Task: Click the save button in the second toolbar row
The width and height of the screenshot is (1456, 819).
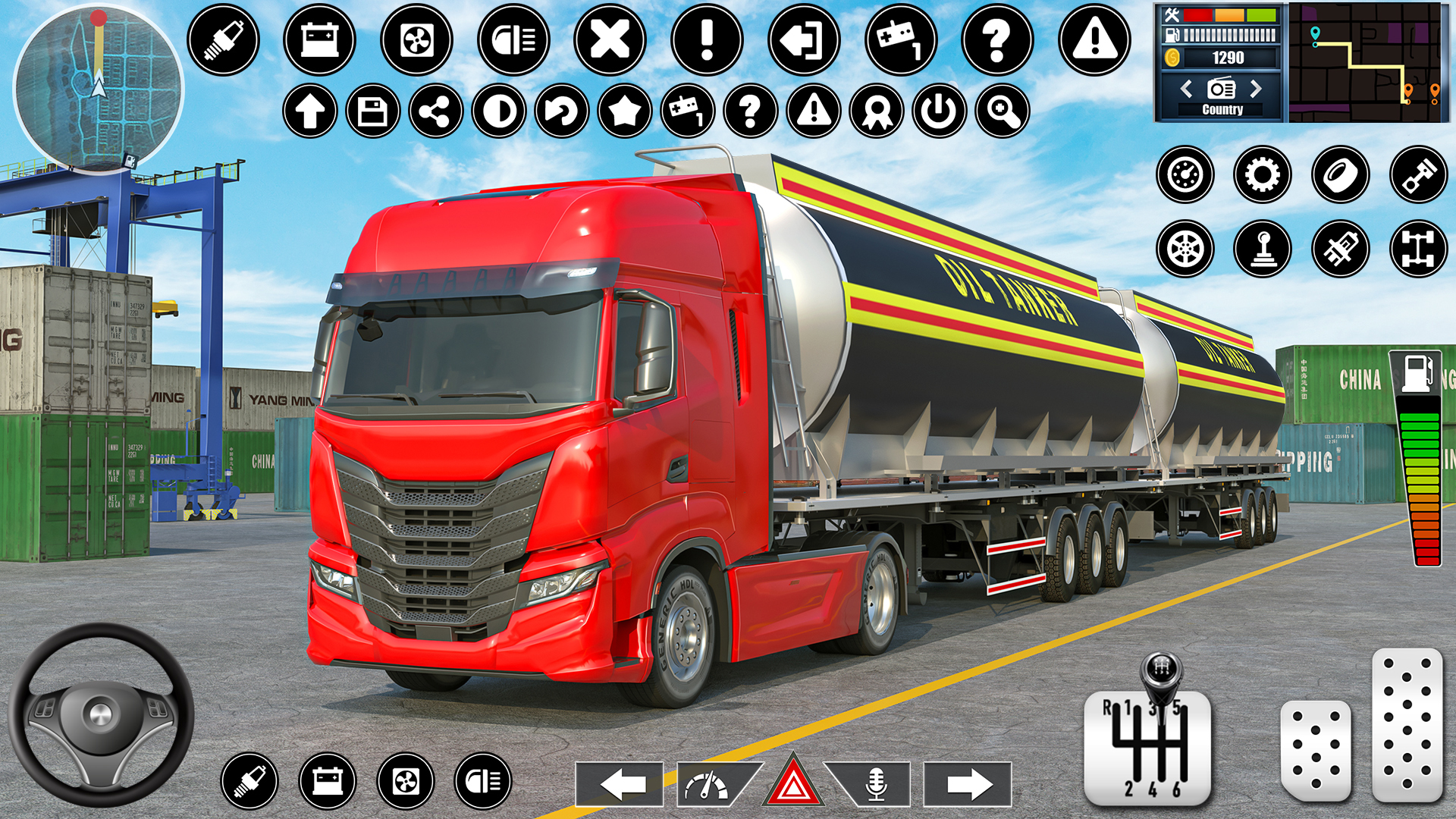Action: tap(372, 112)
